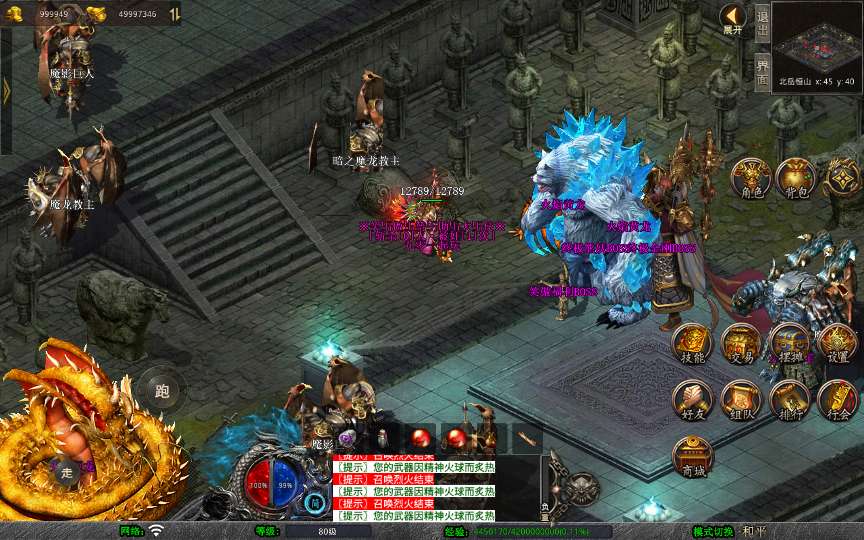The width and height of the screenshot is (864, 540).
Task: Click the gold diamond emblem next to 背包
Action: [x=842, y=177]
